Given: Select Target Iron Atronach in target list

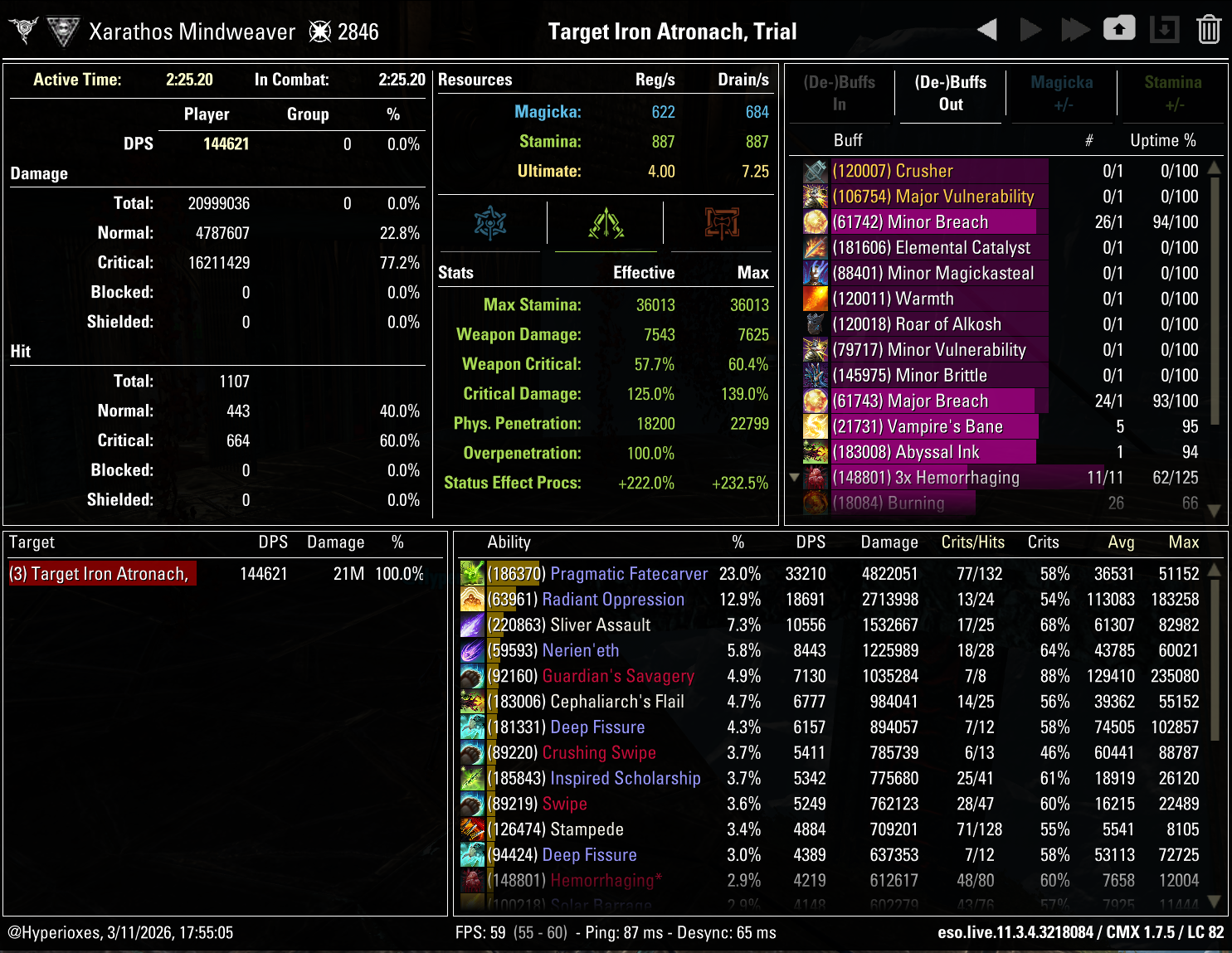Looking at the screenshot, I should (x=101, y=573).
